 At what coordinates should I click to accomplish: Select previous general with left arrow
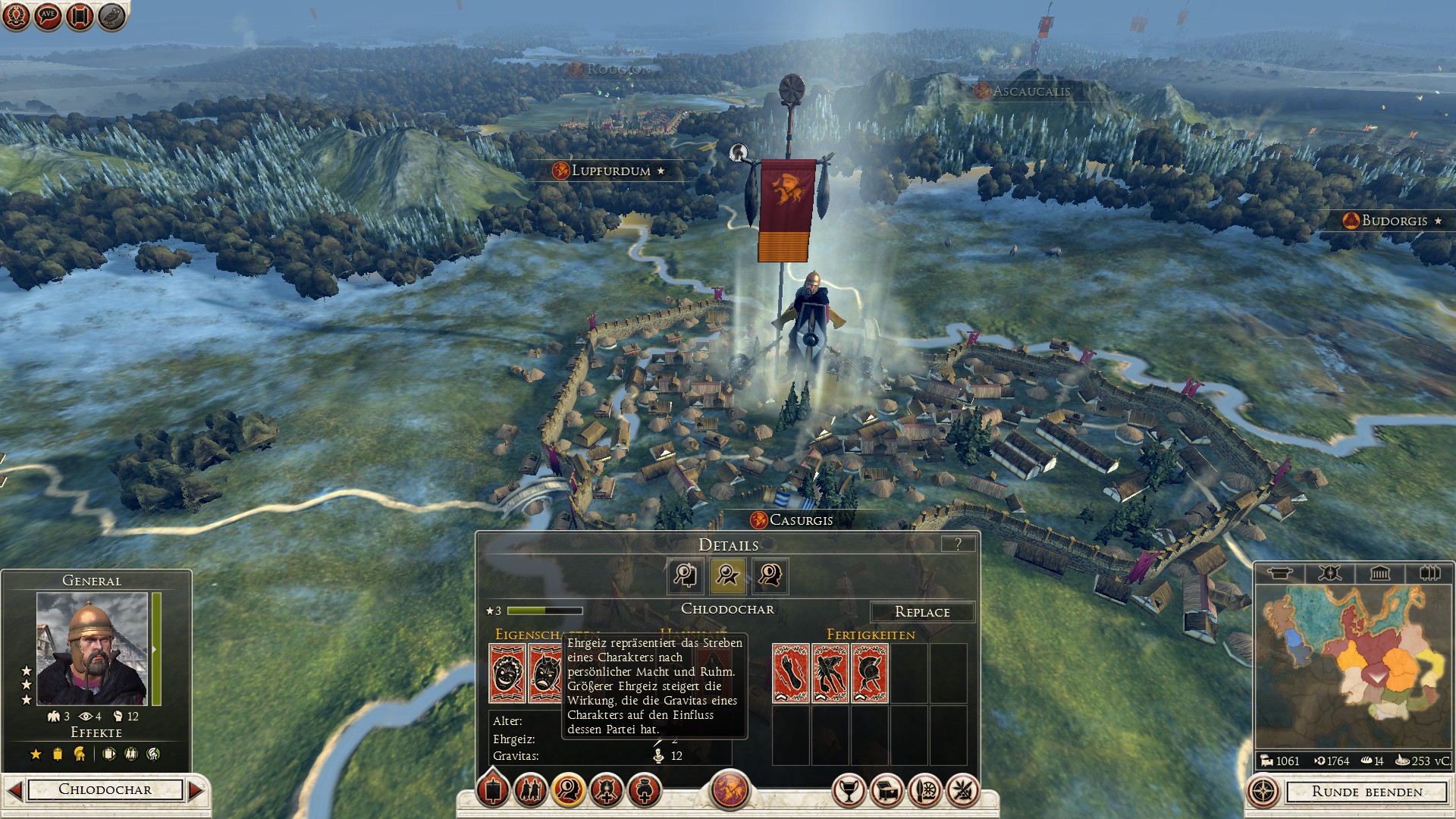(x=14, y=790)
